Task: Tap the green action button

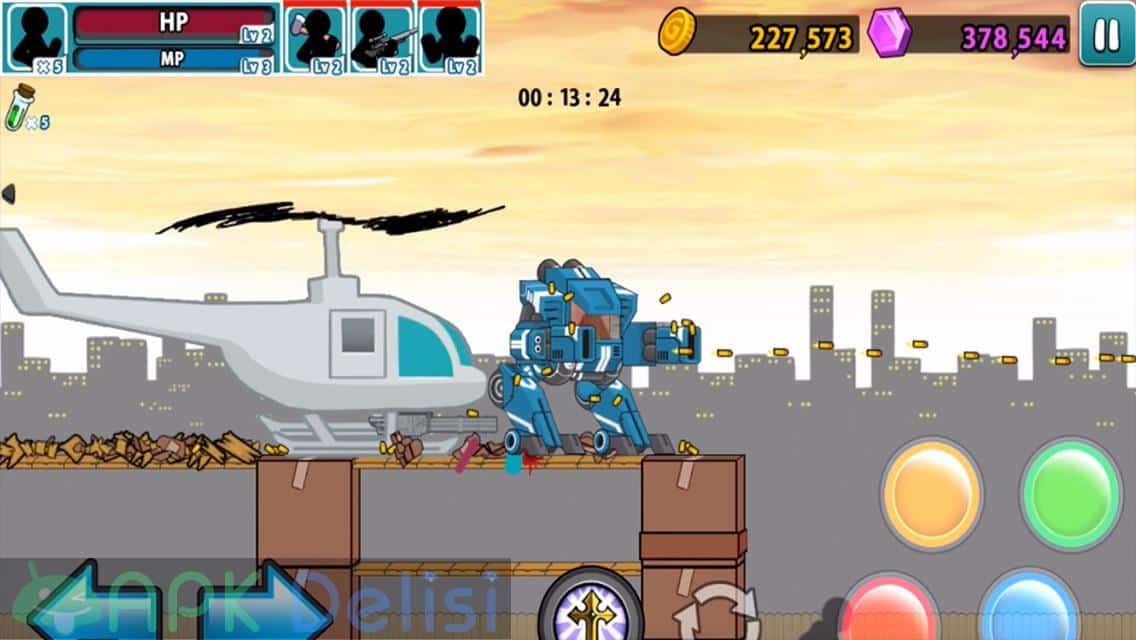Action: (x=1070, y=492)
